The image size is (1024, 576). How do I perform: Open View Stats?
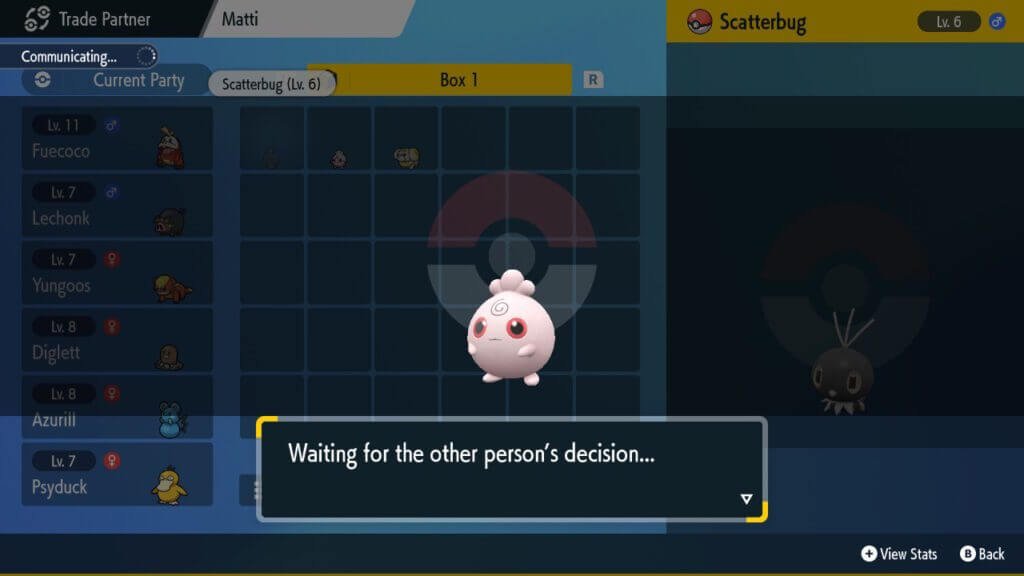[899, 553]
